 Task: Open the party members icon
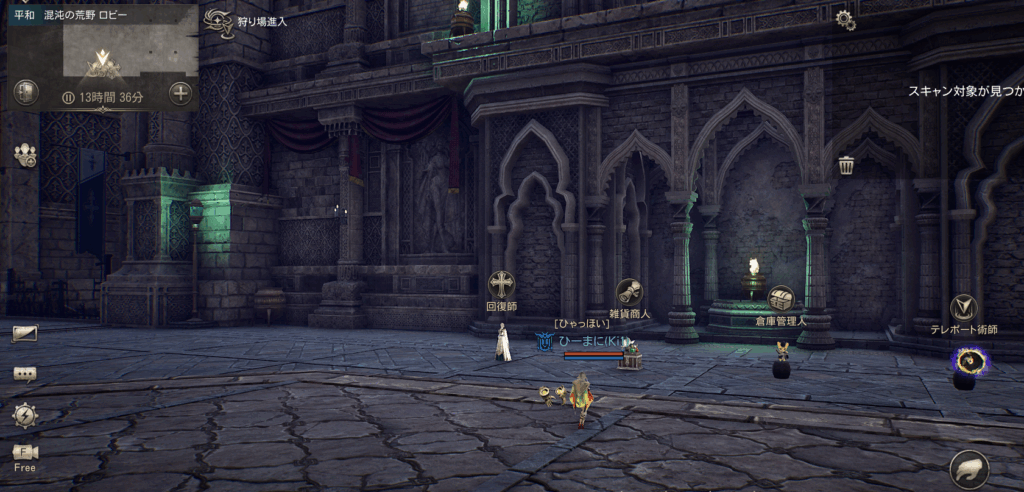25,155
